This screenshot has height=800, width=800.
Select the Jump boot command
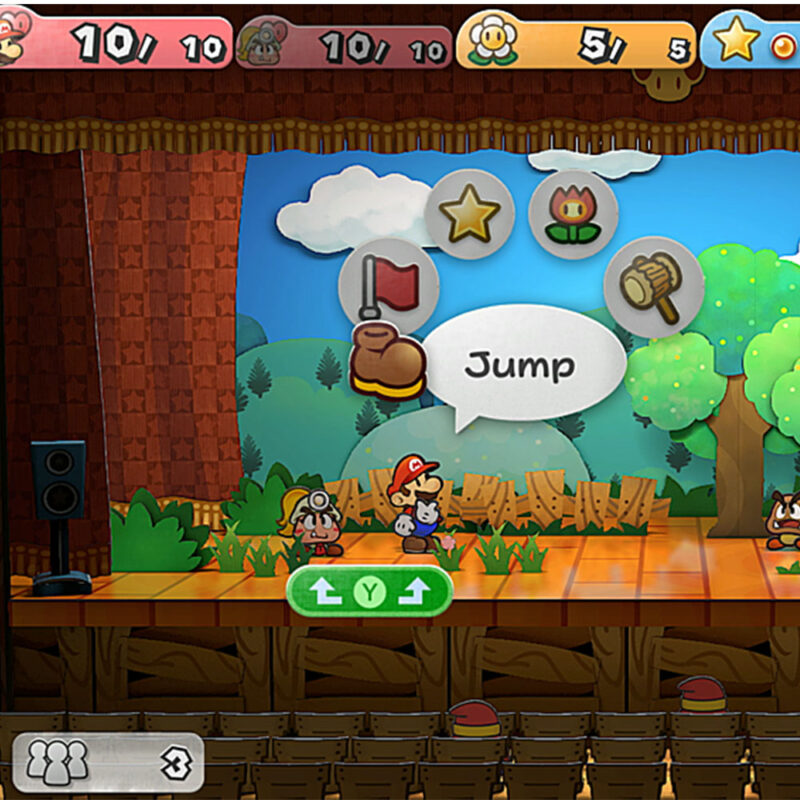[x=388, y=361]
